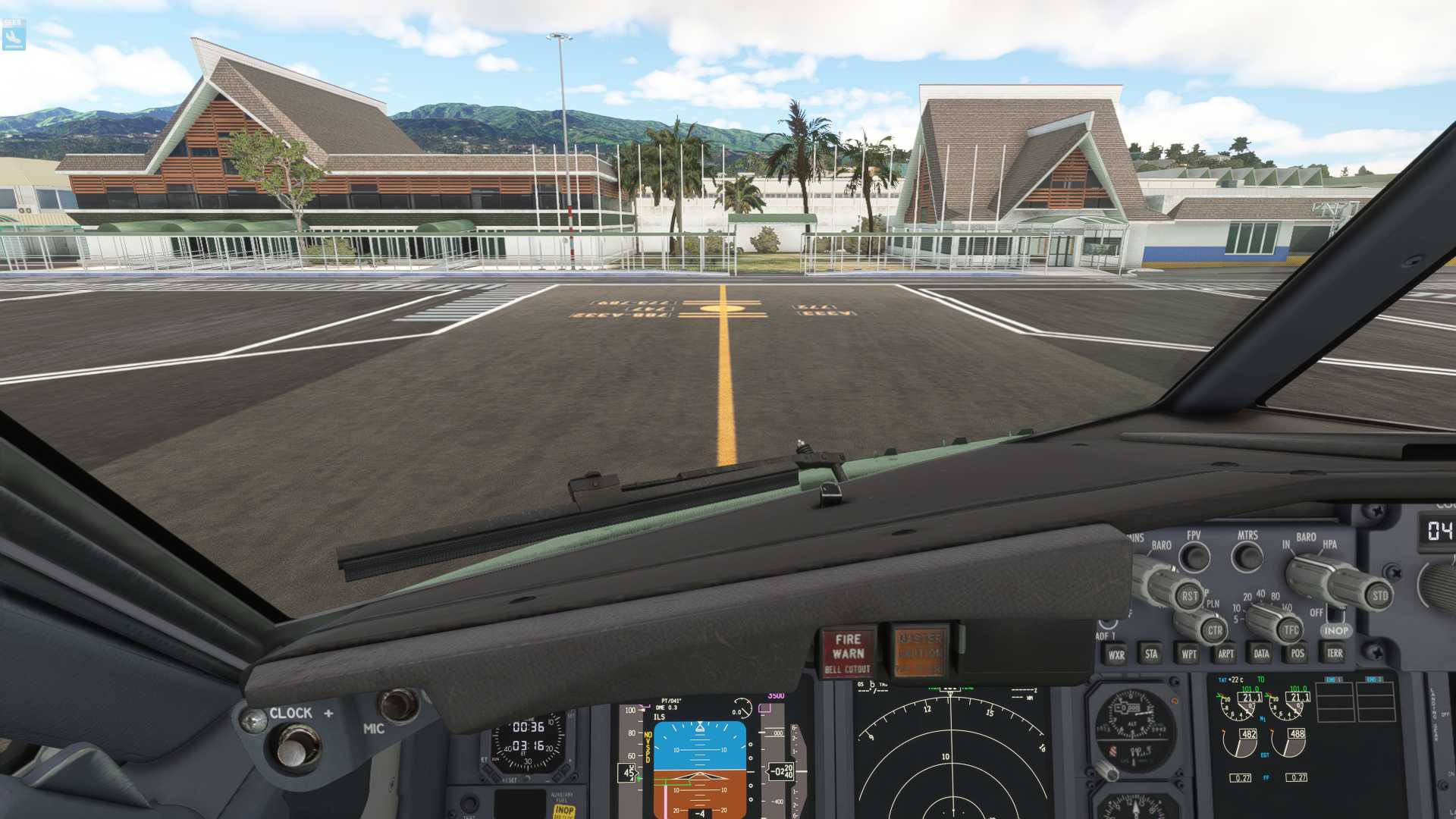Viewport: 1456px width, 819px height.
Task: Set standard baro with the STD knob
Action: pos(1379,595)
